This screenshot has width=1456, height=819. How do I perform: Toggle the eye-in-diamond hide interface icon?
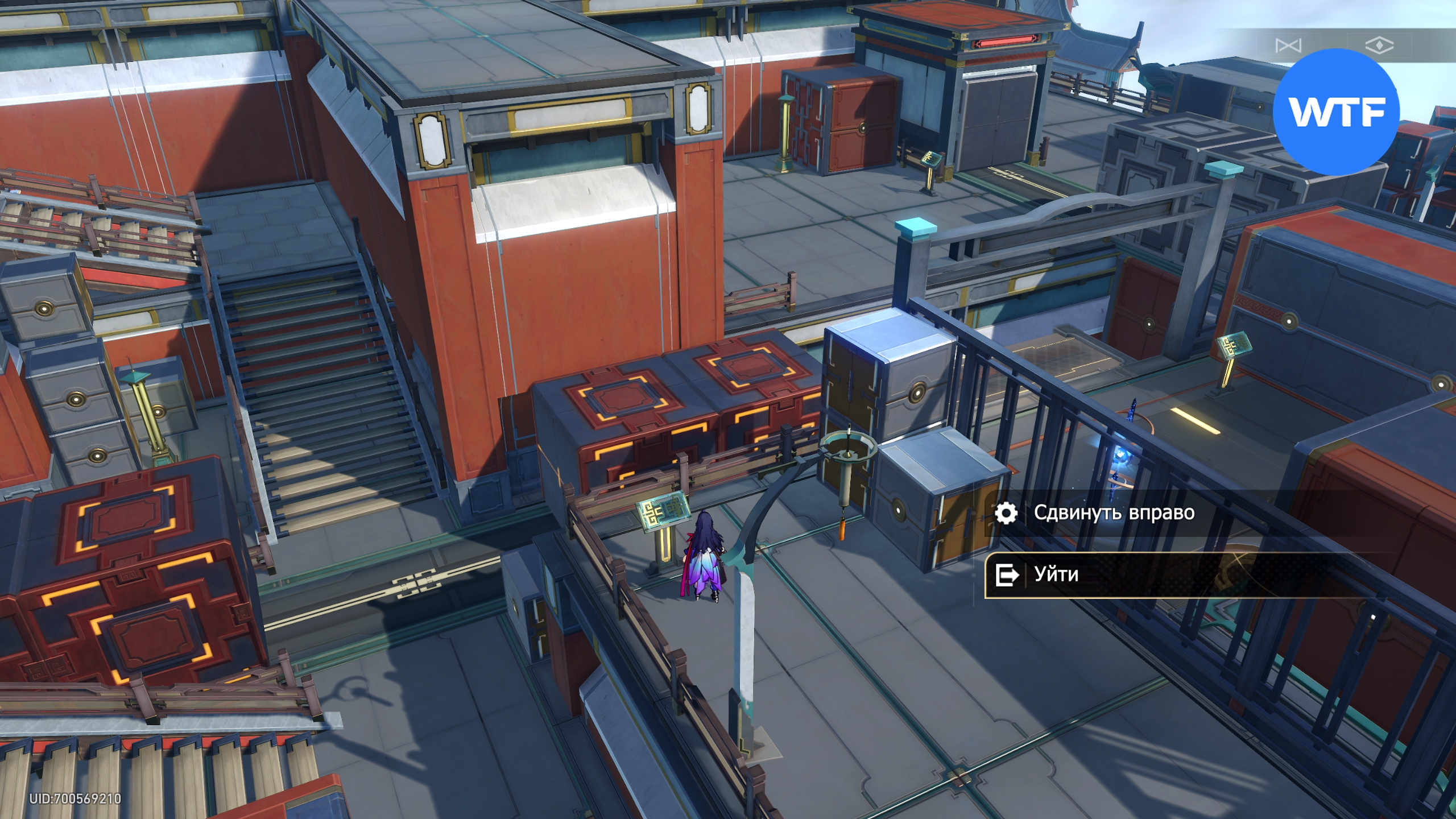click(x=1379, y=45)
